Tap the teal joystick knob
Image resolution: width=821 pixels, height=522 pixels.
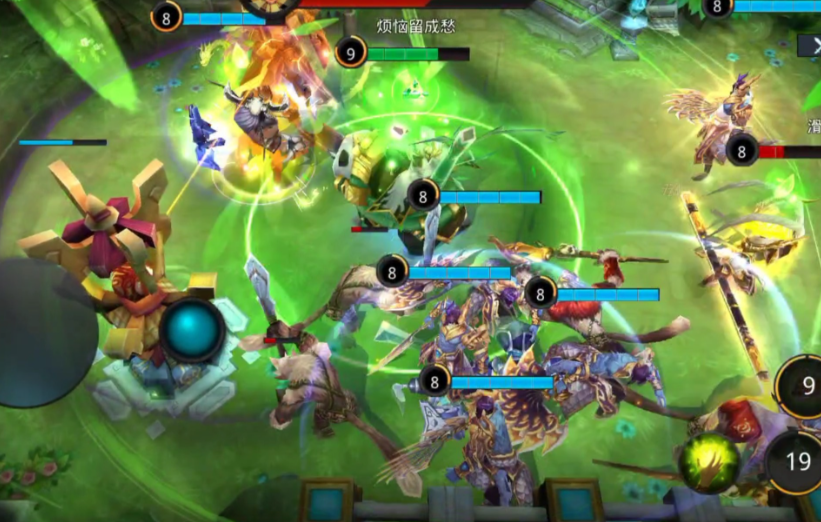(x=193, y=329)
